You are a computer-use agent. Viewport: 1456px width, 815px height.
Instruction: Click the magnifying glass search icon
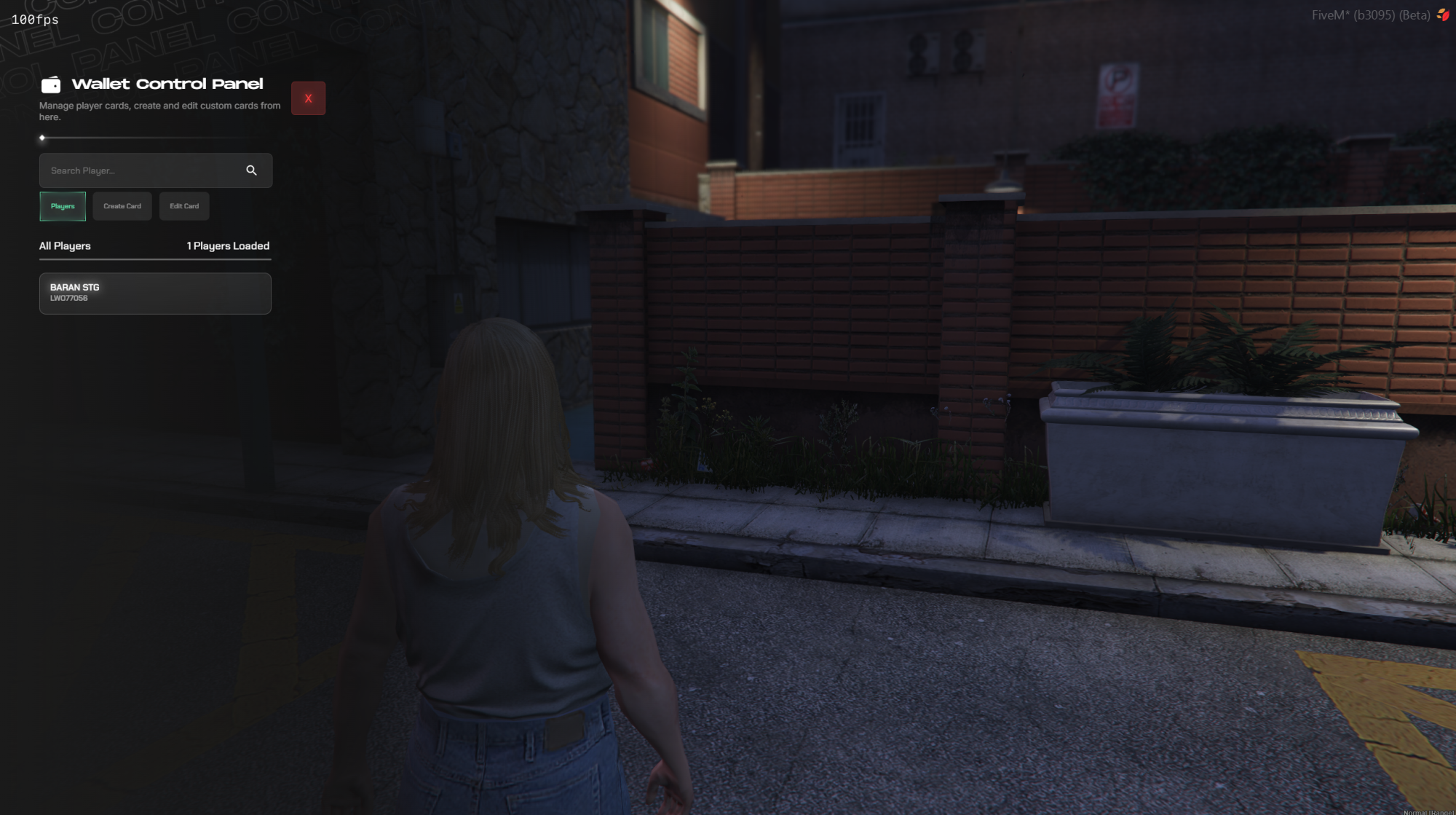[251, 170]
